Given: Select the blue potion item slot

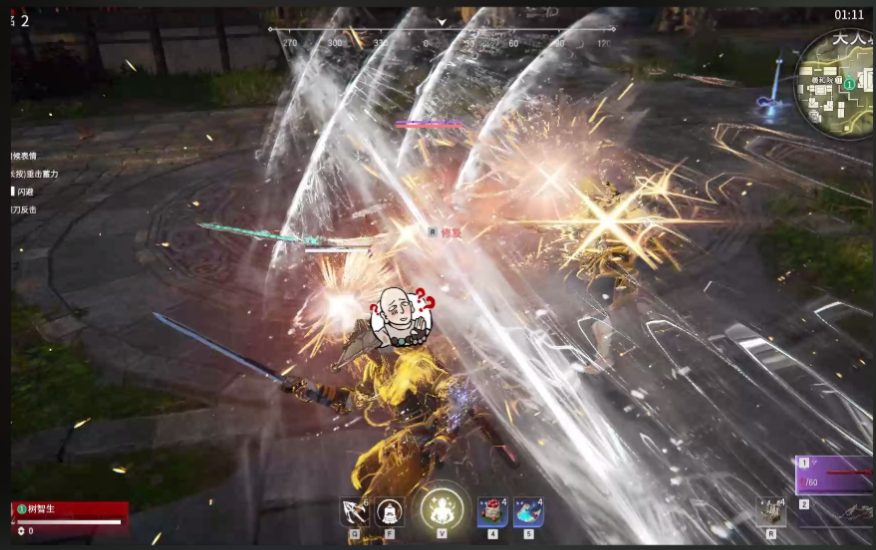Looking at the screenshot, I should (x=528, y=512).
